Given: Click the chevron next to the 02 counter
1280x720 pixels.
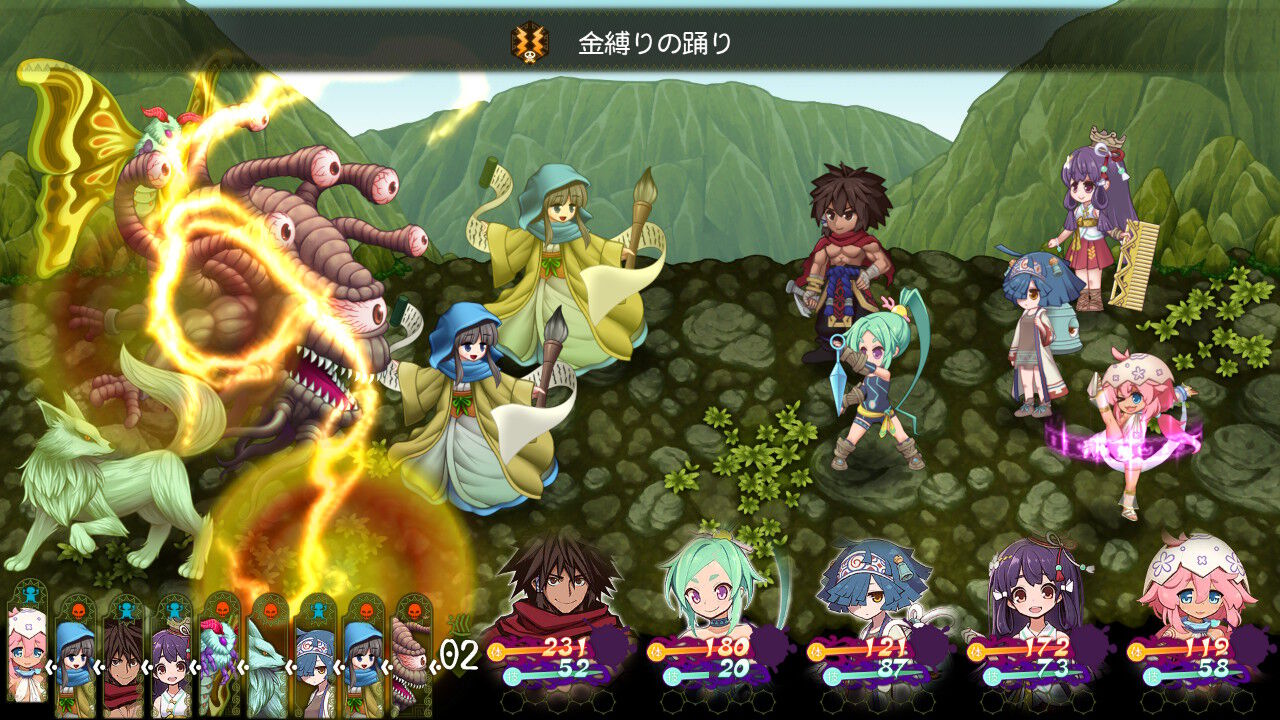Looking at the screenshot, I should click(432, 668).
